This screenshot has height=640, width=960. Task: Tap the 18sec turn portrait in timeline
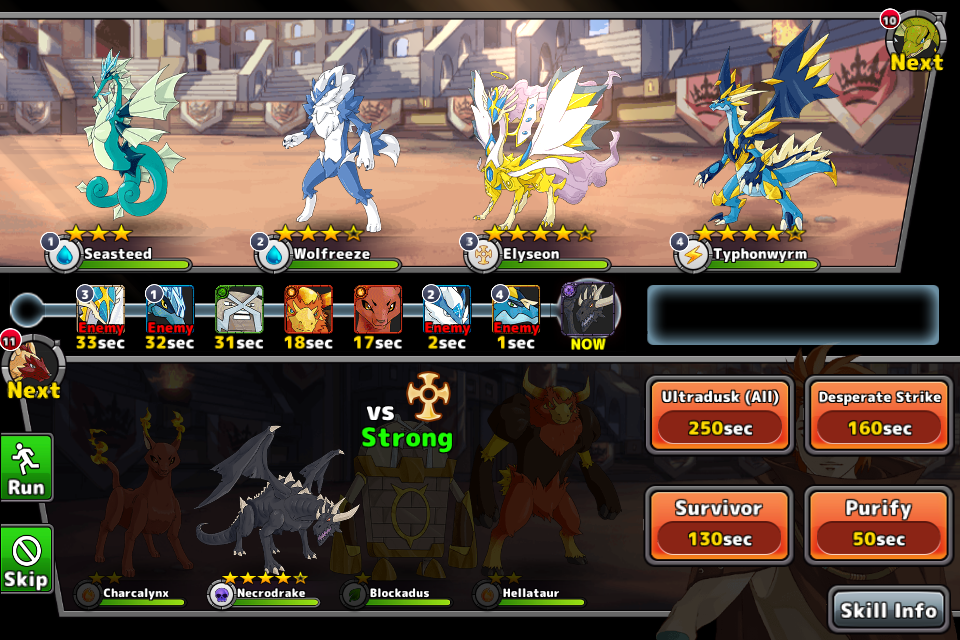tap(308, 310)
